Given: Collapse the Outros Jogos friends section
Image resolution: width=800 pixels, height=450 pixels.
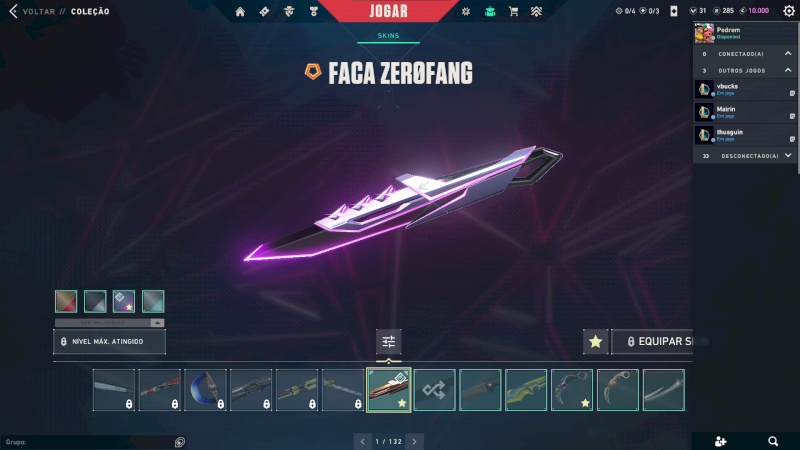Looking at the screenshot, I should coord(788,70).
